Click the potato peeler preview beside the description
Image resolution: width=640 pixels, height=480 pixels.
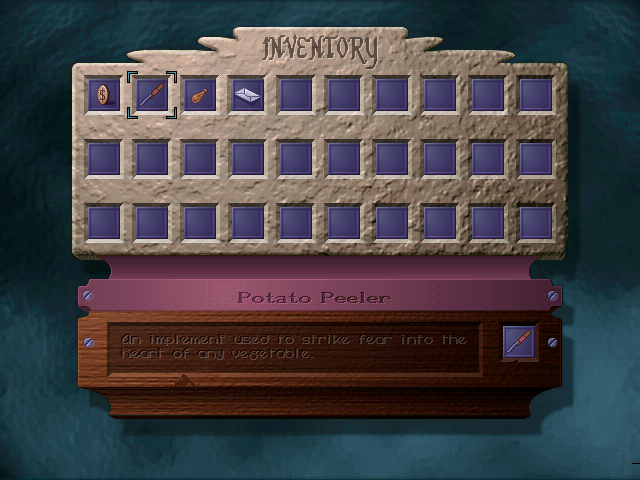coord(520,342)
